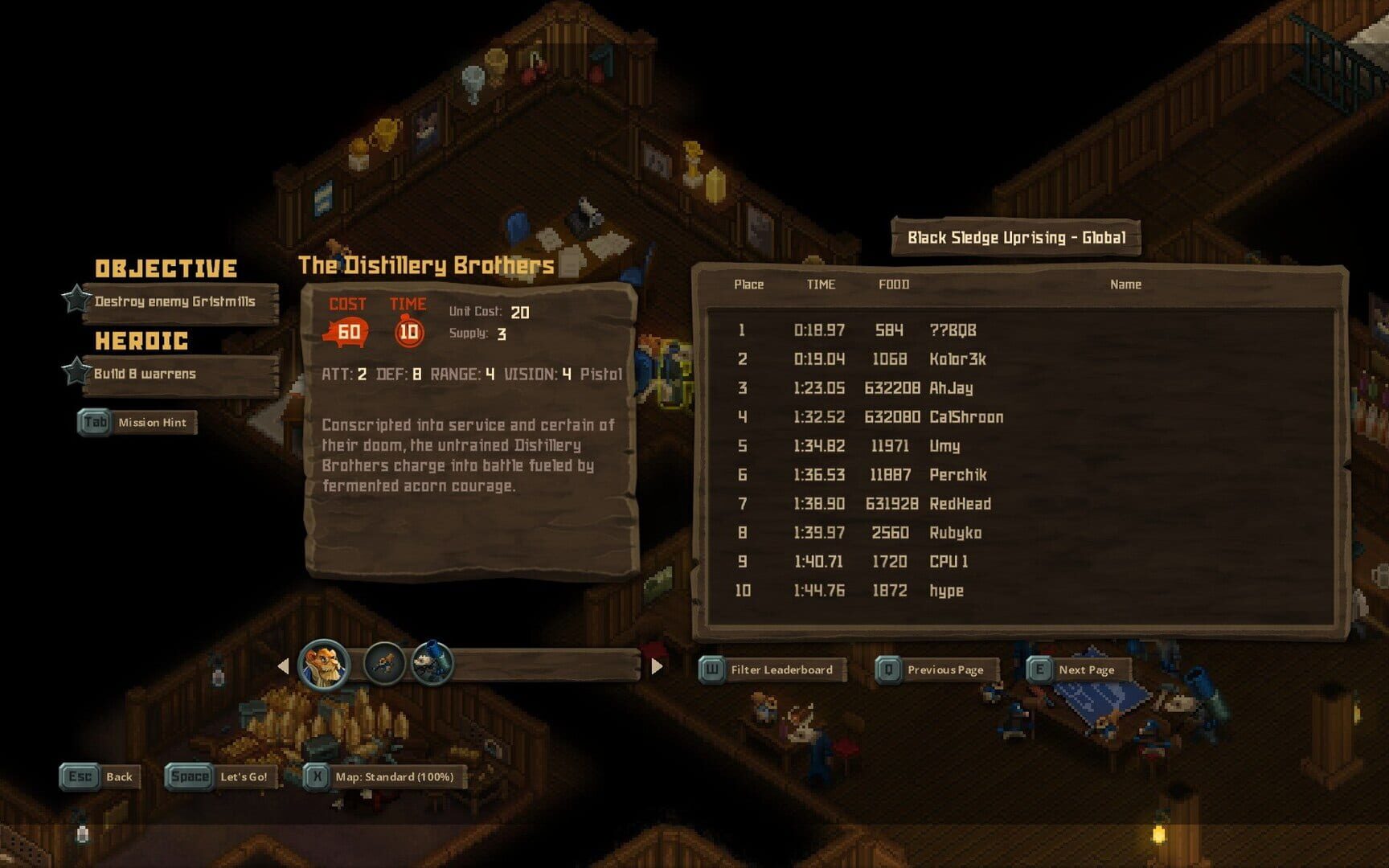
Task: Change the Map: Standard (100%) setting
Action: pos(384,776)
